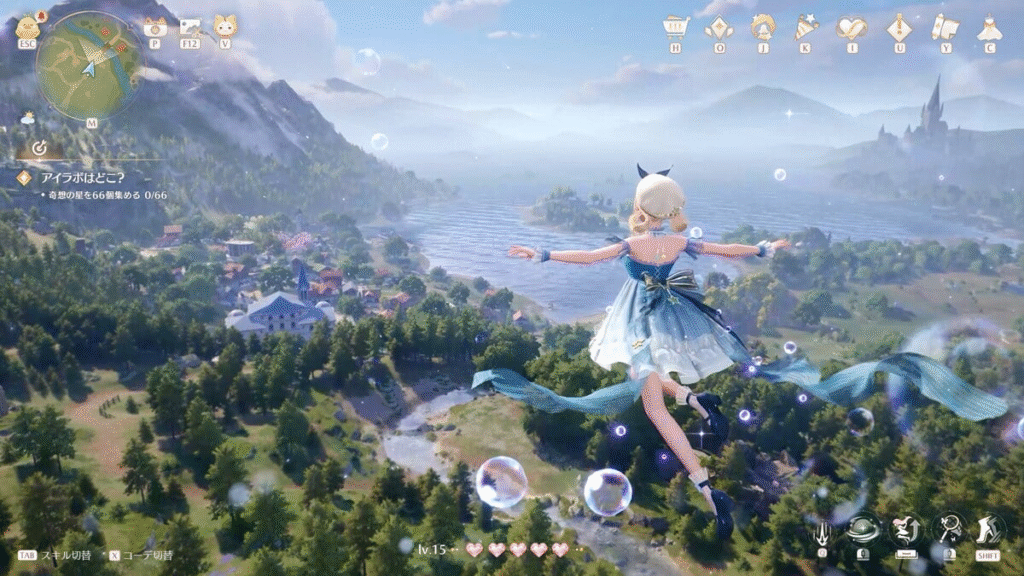Open the main menu chick icon
The height and width of the screenshot is (576, 1024).
pos(27,27)
